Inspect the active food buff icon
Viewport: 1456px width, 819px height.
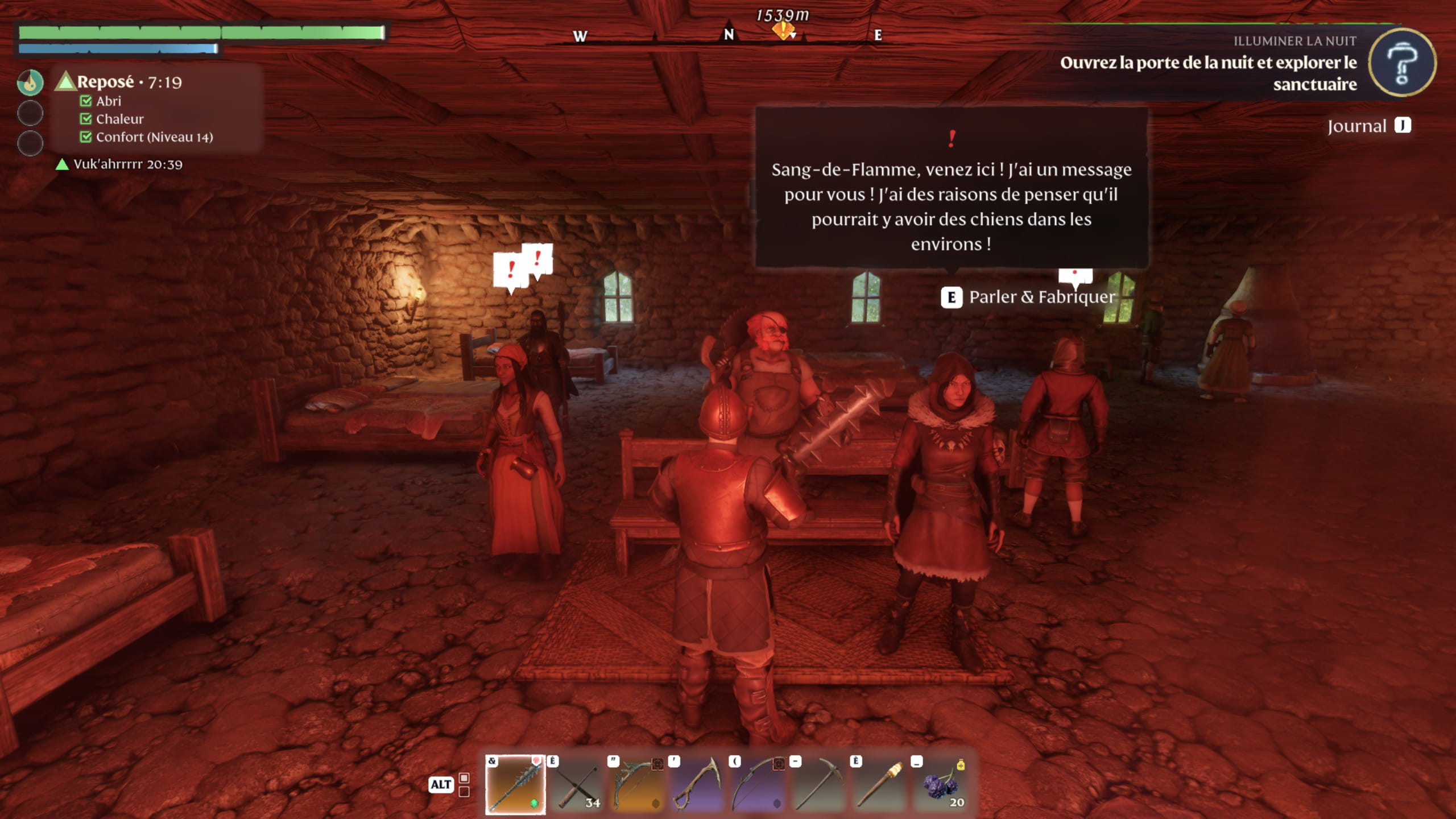[30, 82]
